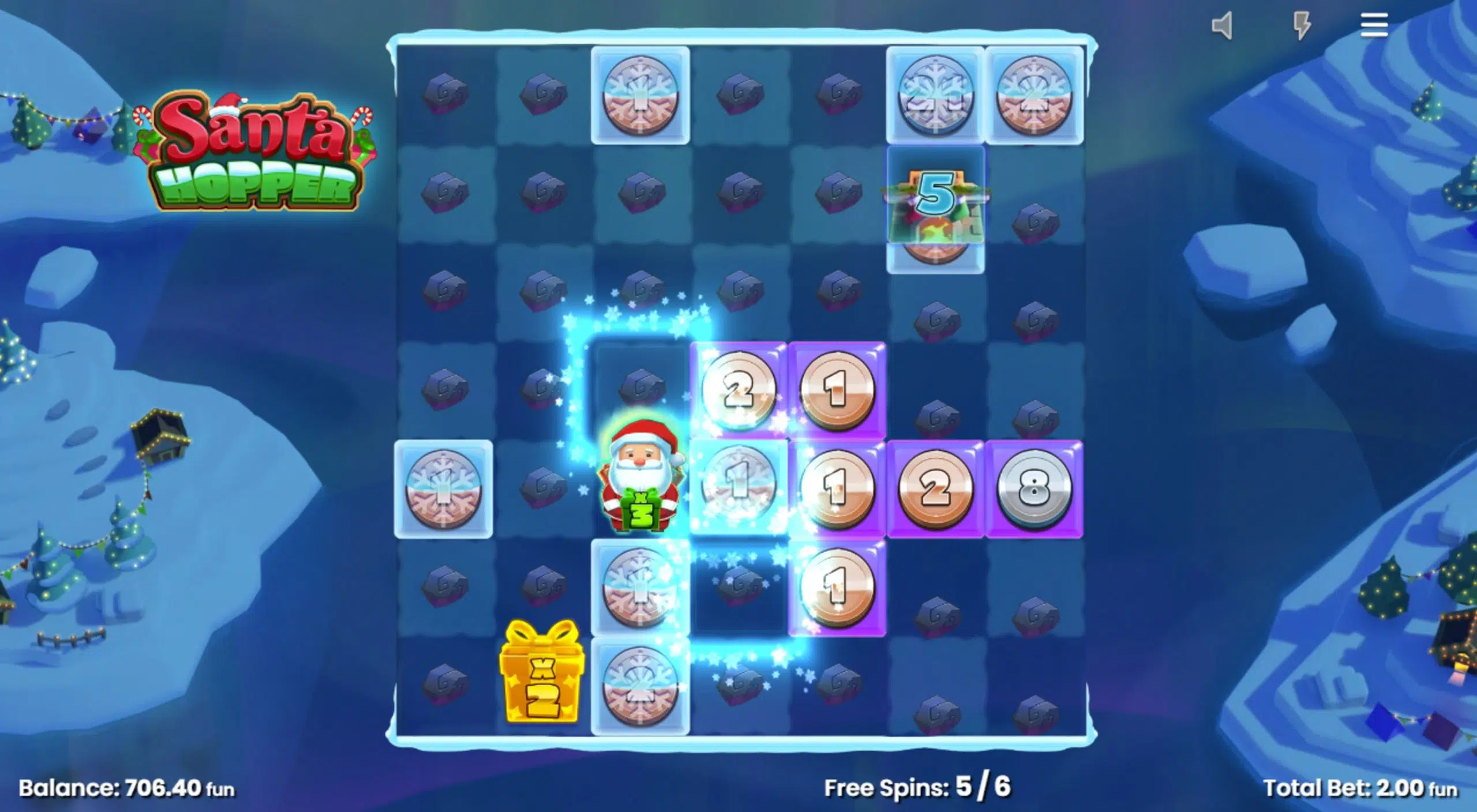The height and width of the screenshot is (812, 1477).
Task: Click the glowing snowflake coin near the bottom
Action: tap(640, 686)
